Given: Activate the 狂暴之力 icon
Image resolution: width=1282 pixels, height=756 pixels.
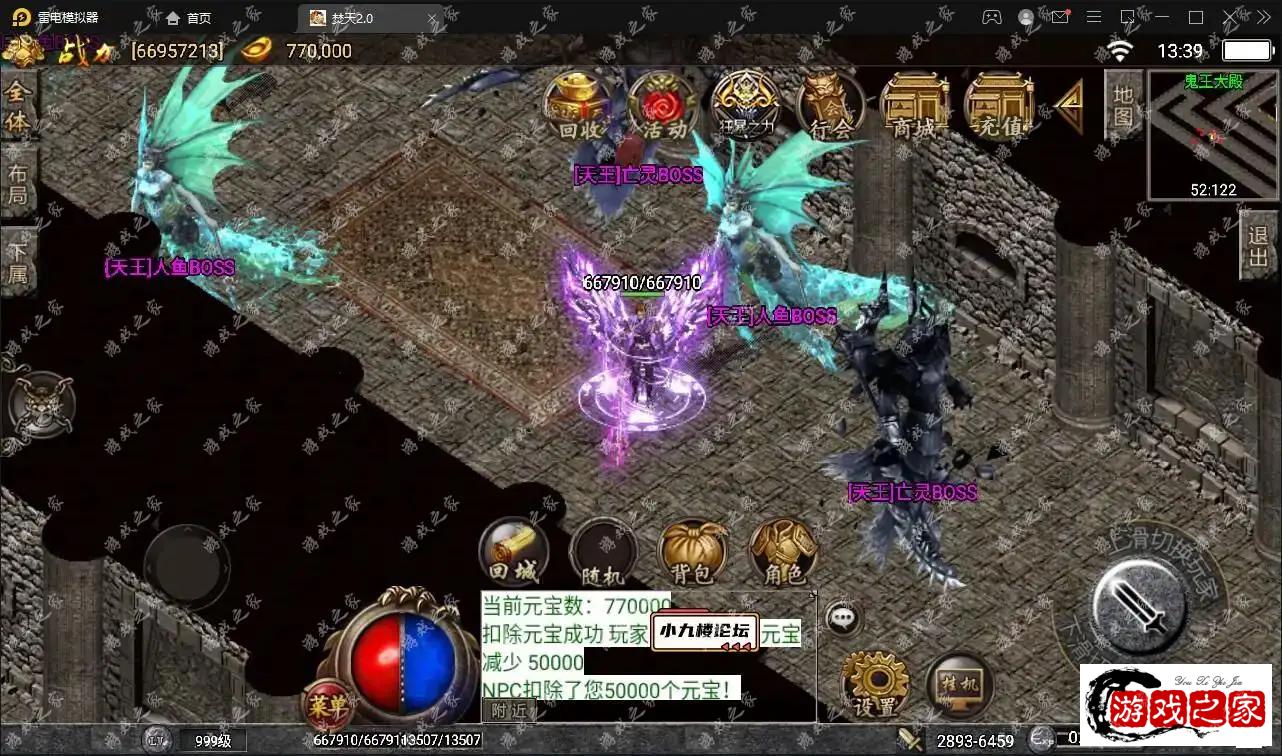Looking at the screenshot, I should pyautogui.click(x=745, y=105).
